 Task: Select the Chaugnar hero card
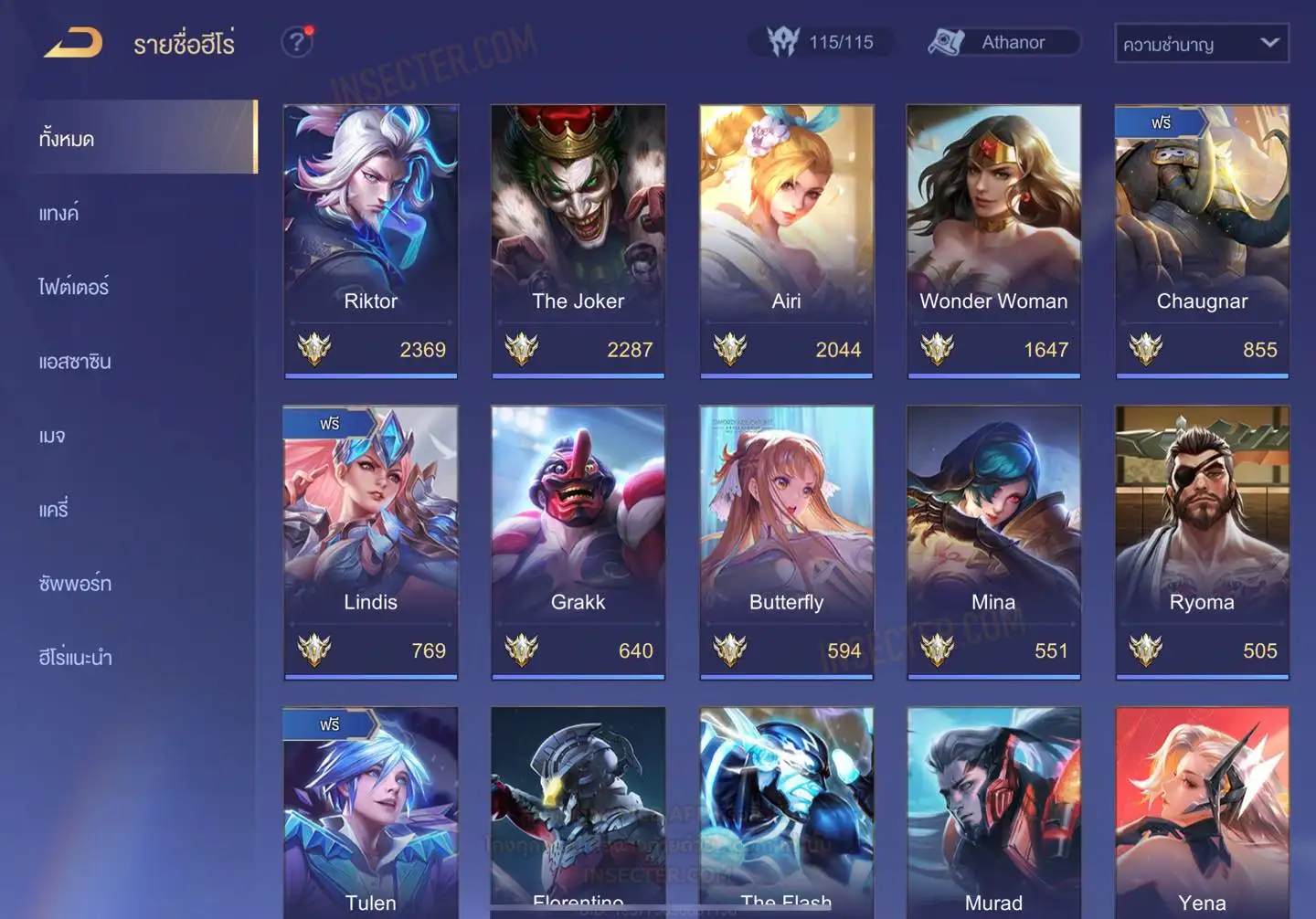[1202, 239]
